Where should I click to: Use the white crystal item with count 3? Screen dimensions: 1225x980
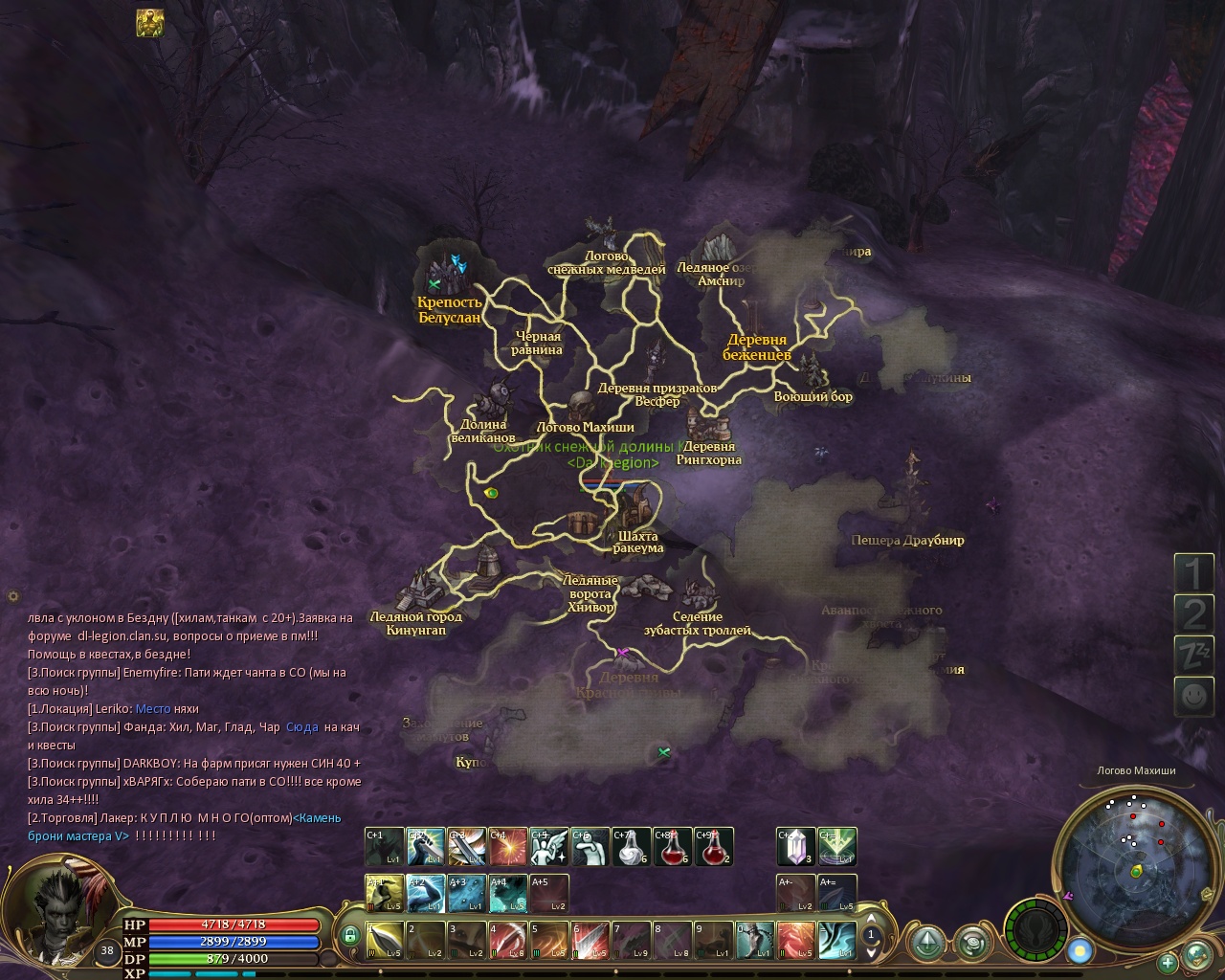coord(795,846)
